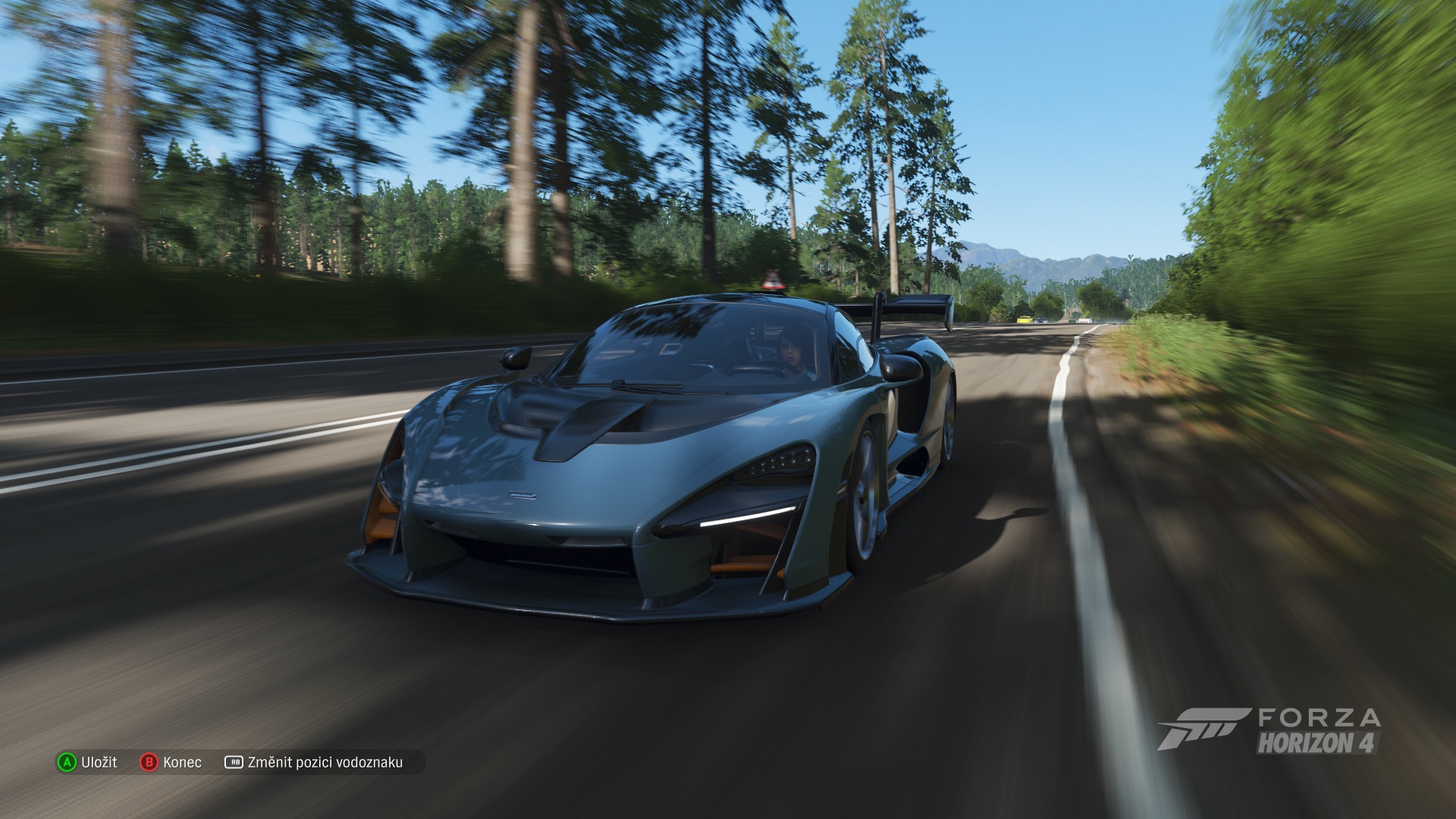Save the photo with the Uložit option
The image size is (1456, 819).
tap(89, 762)
